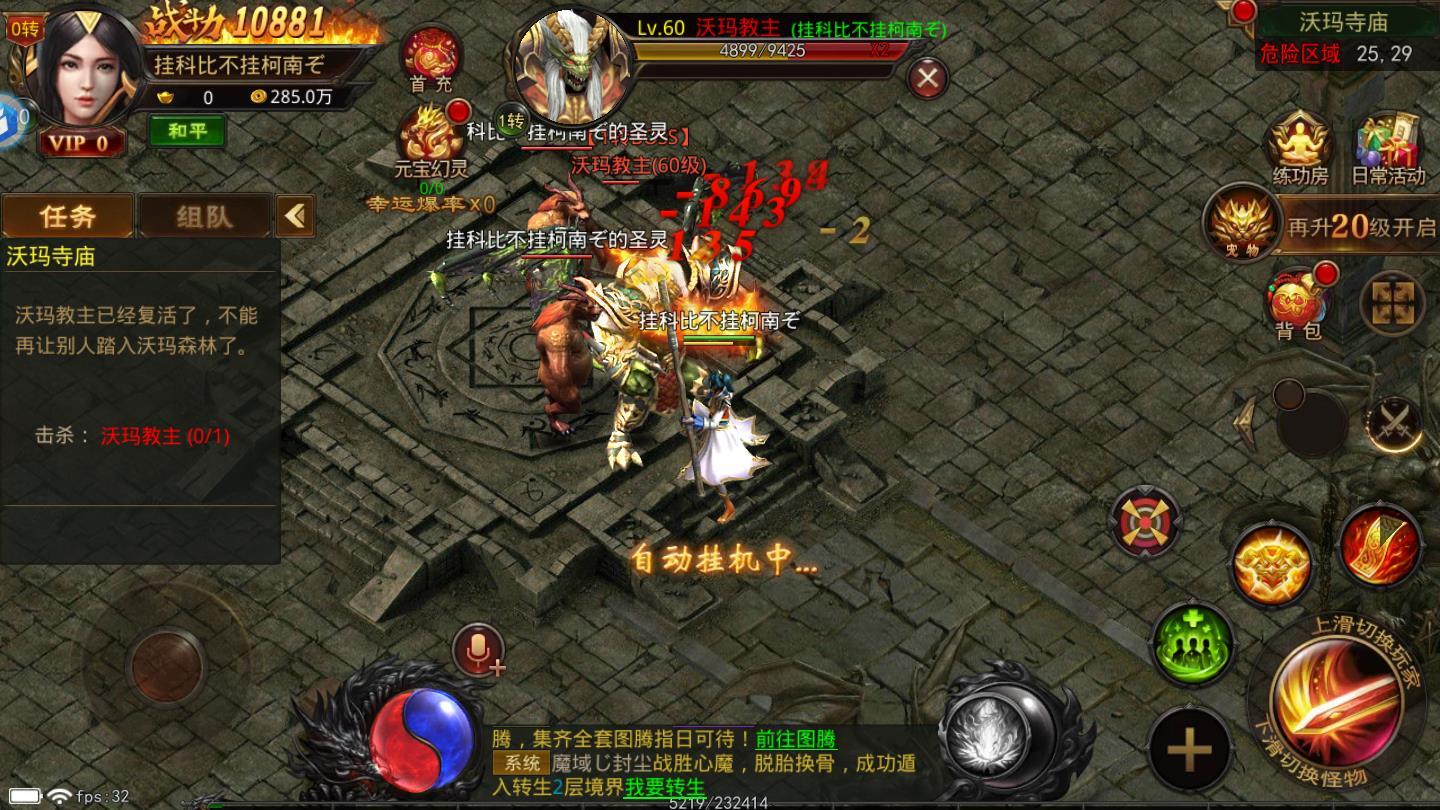Open 日常活动 daily activities
This screenshot has width=1440, height=810.
point(1388,145)
